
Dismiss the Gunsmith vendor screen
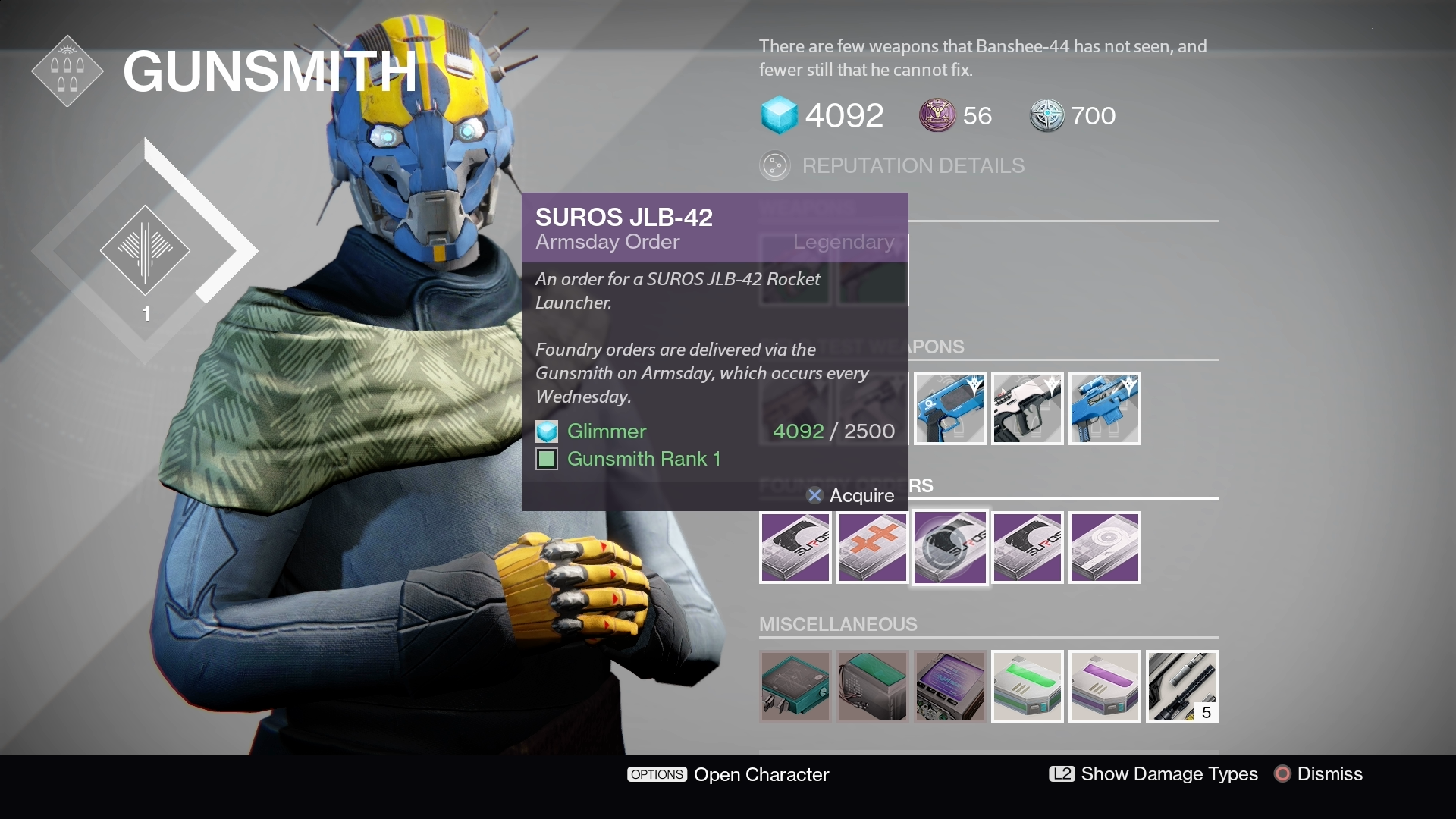point(1319,774)
